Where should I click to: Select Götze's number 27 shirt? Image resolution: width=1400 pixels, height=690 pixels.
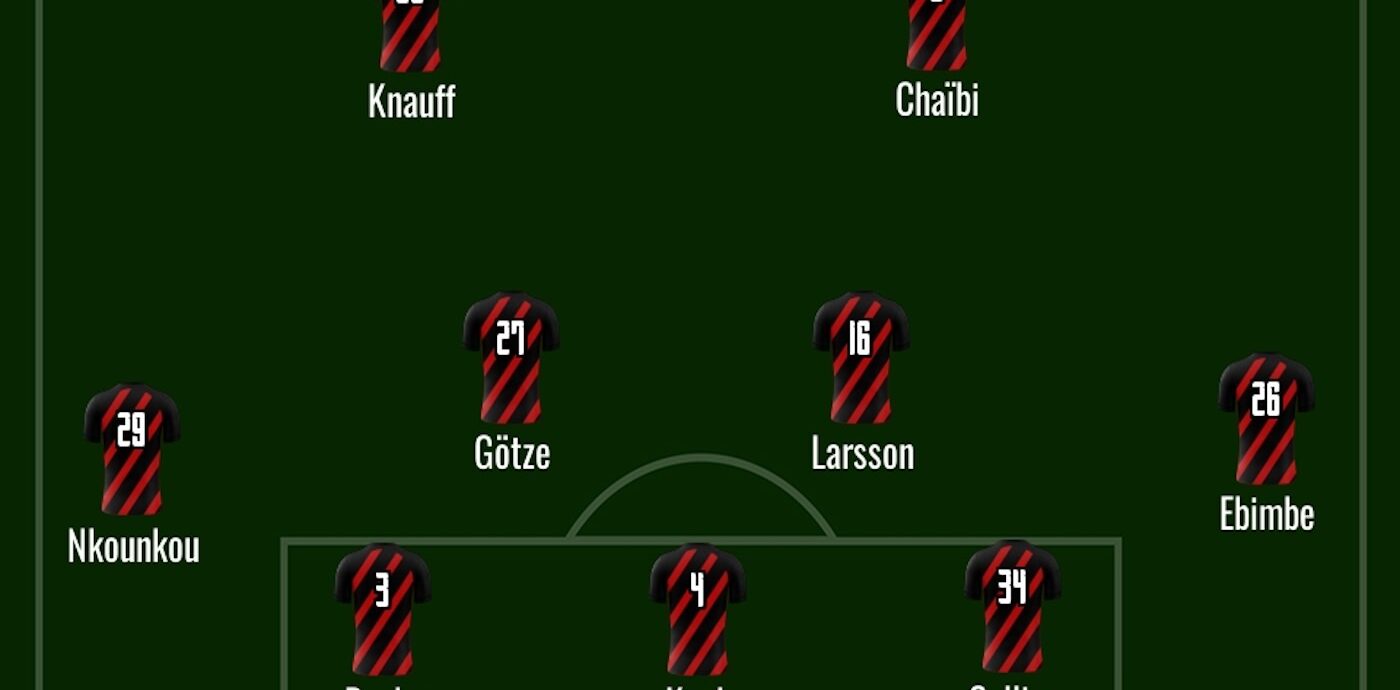click(511, 357)
